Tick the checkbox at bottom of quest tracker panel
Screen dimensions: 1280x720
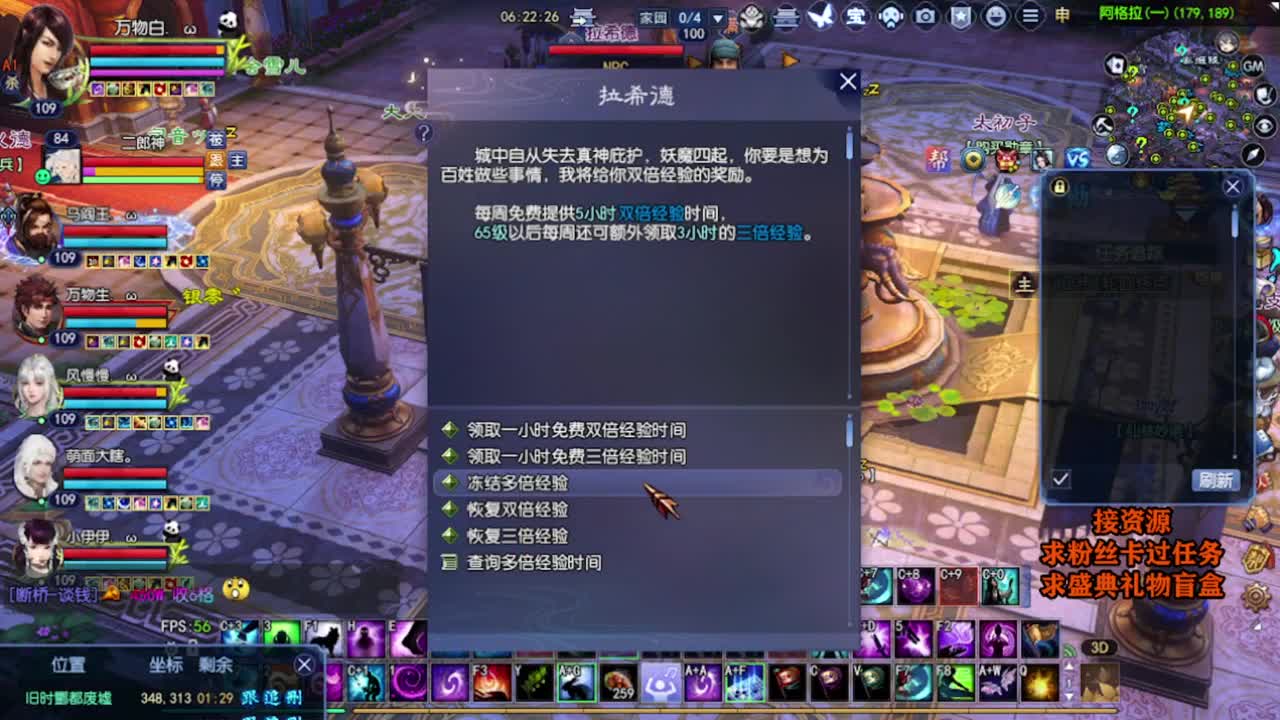1060,478
